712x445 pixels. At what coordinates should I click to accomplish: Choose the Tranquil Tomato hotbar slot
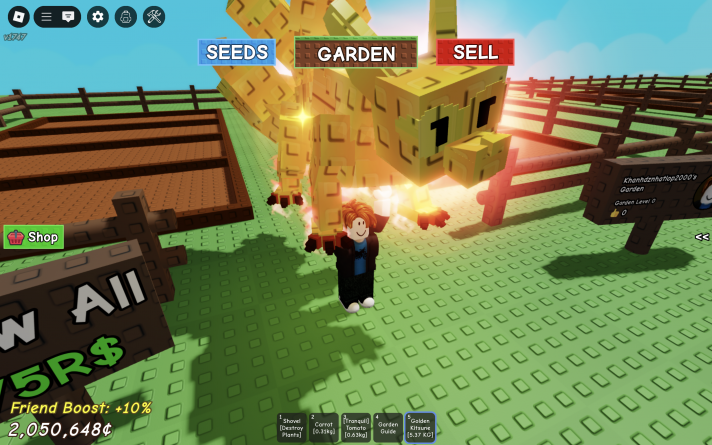(x=355, y=427)
